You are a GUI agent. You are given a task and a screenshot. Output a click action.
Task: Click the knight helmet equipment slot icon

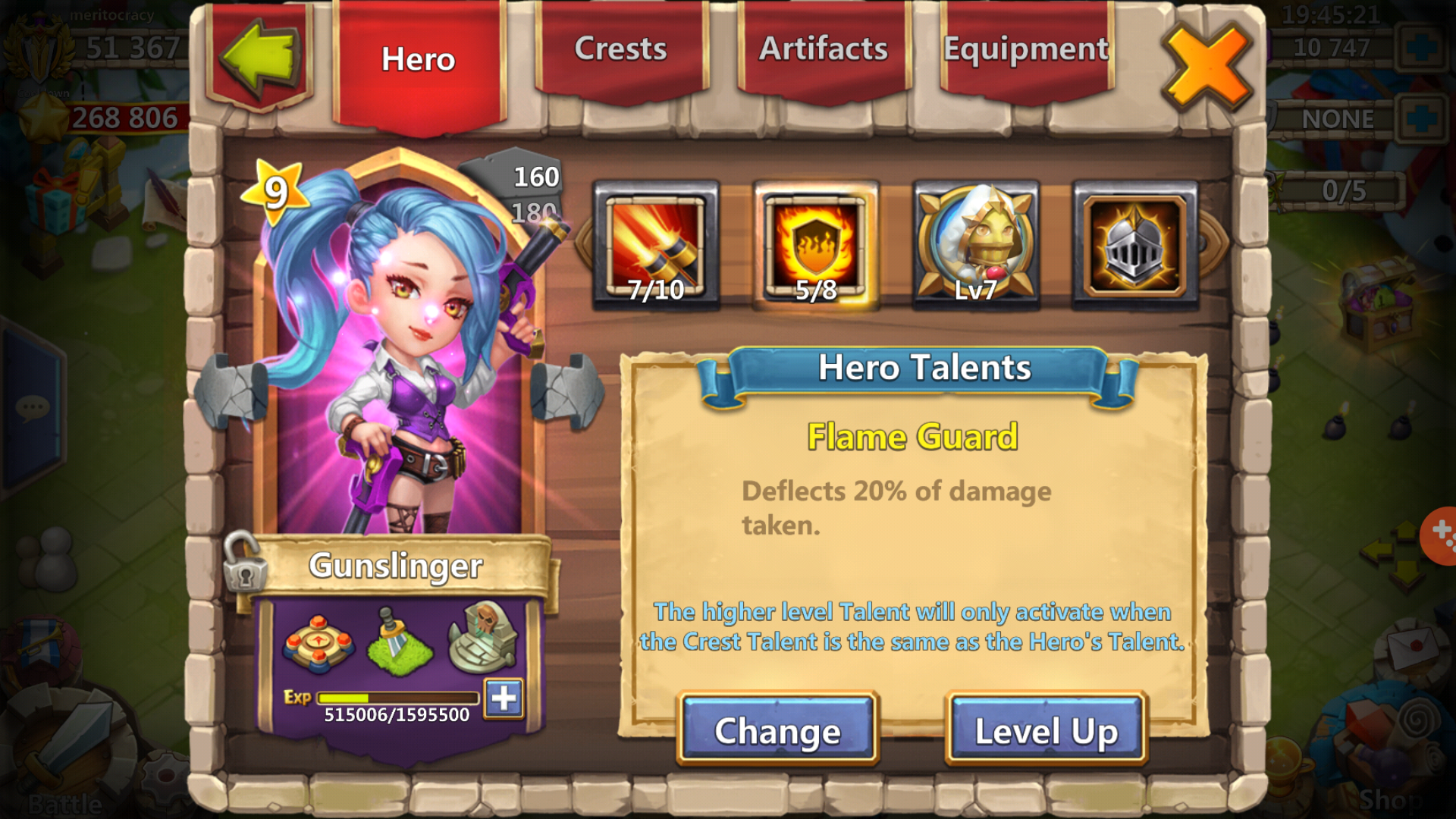[x=1133, y=246]
